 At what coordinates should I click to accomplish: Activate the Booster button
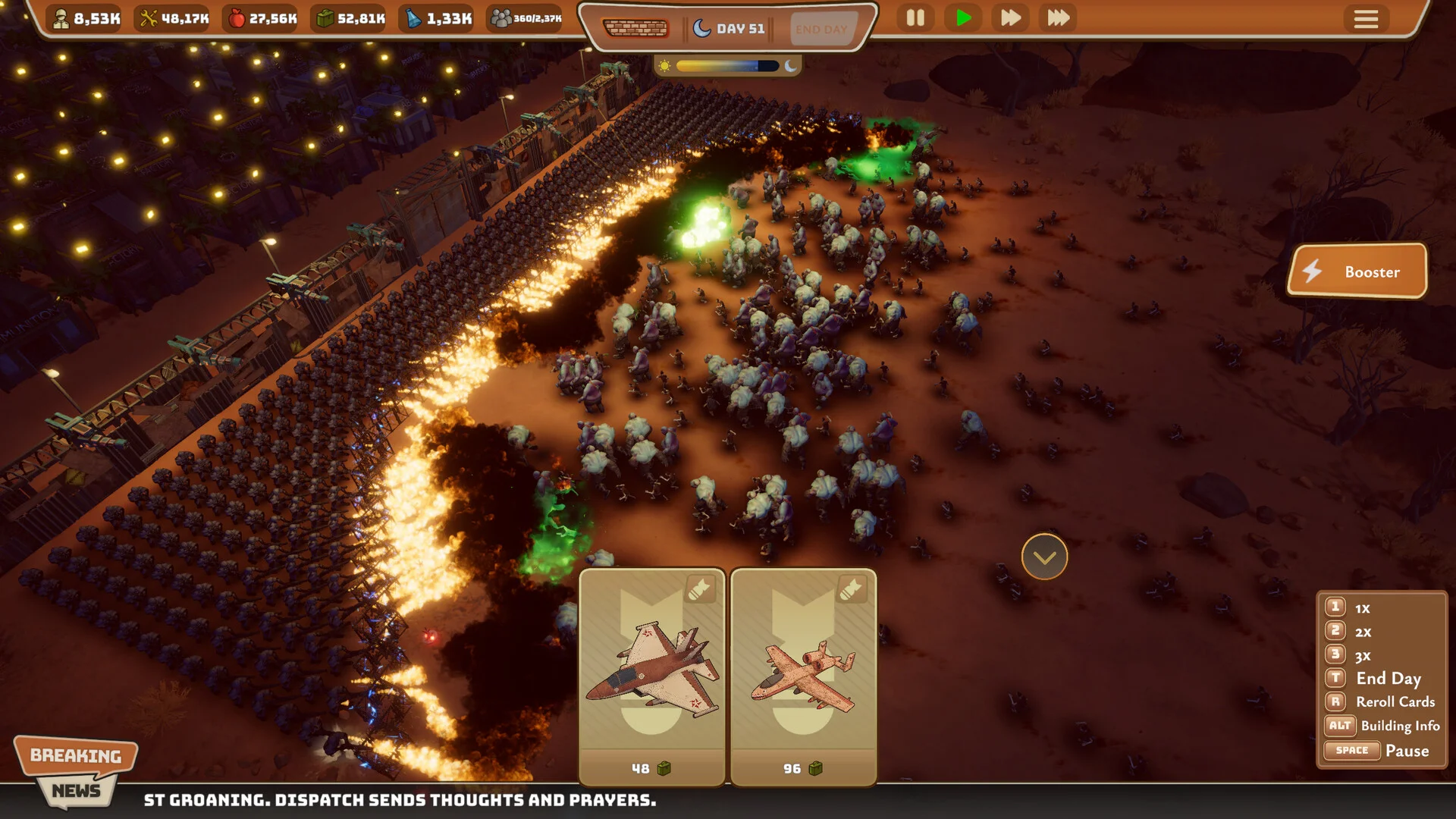[x=1357, y=271]
